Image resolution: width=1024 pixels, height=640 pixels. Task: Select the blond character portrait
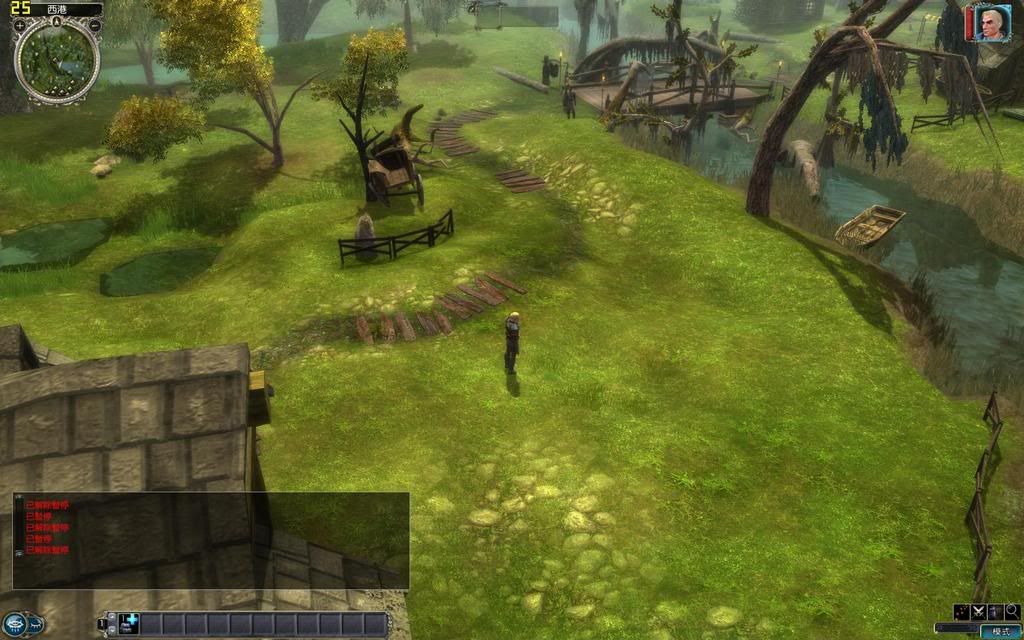pyautogui.click(x=991, y=23)
